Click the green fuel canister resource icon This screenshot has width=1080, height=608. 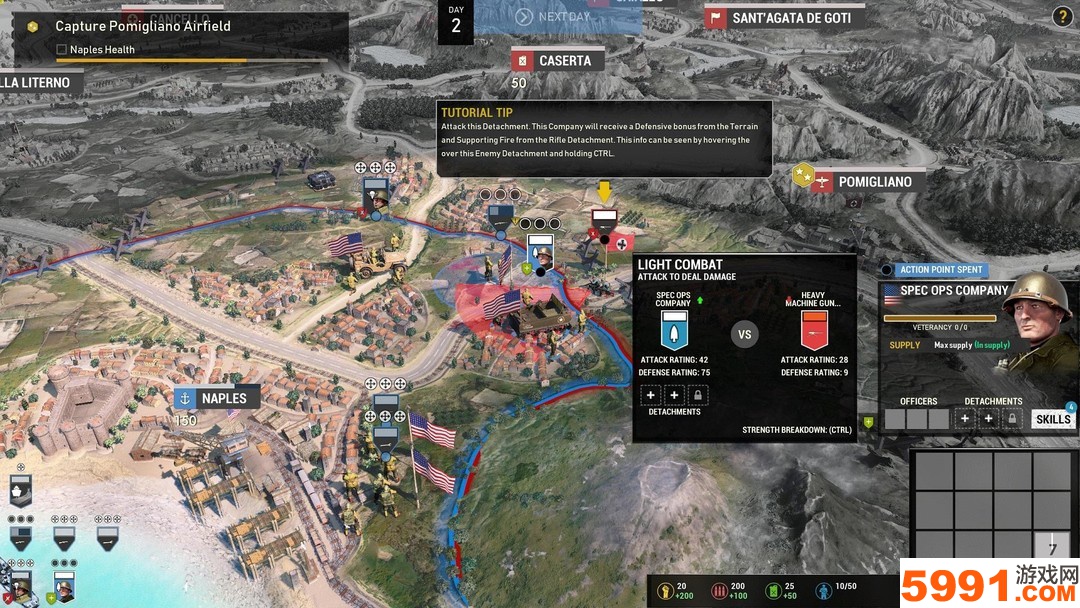[771, 591]
